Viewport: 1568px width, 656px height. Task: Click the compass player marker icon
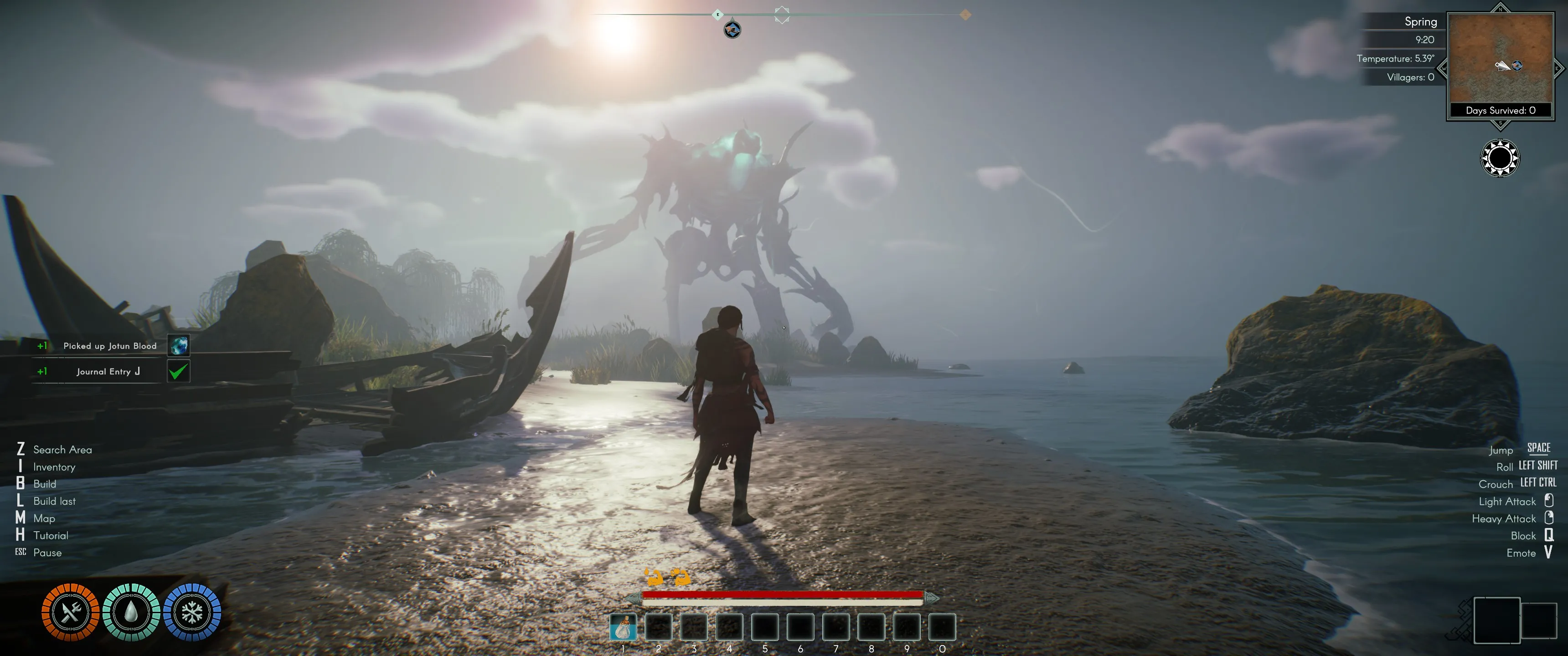(732, 29)
